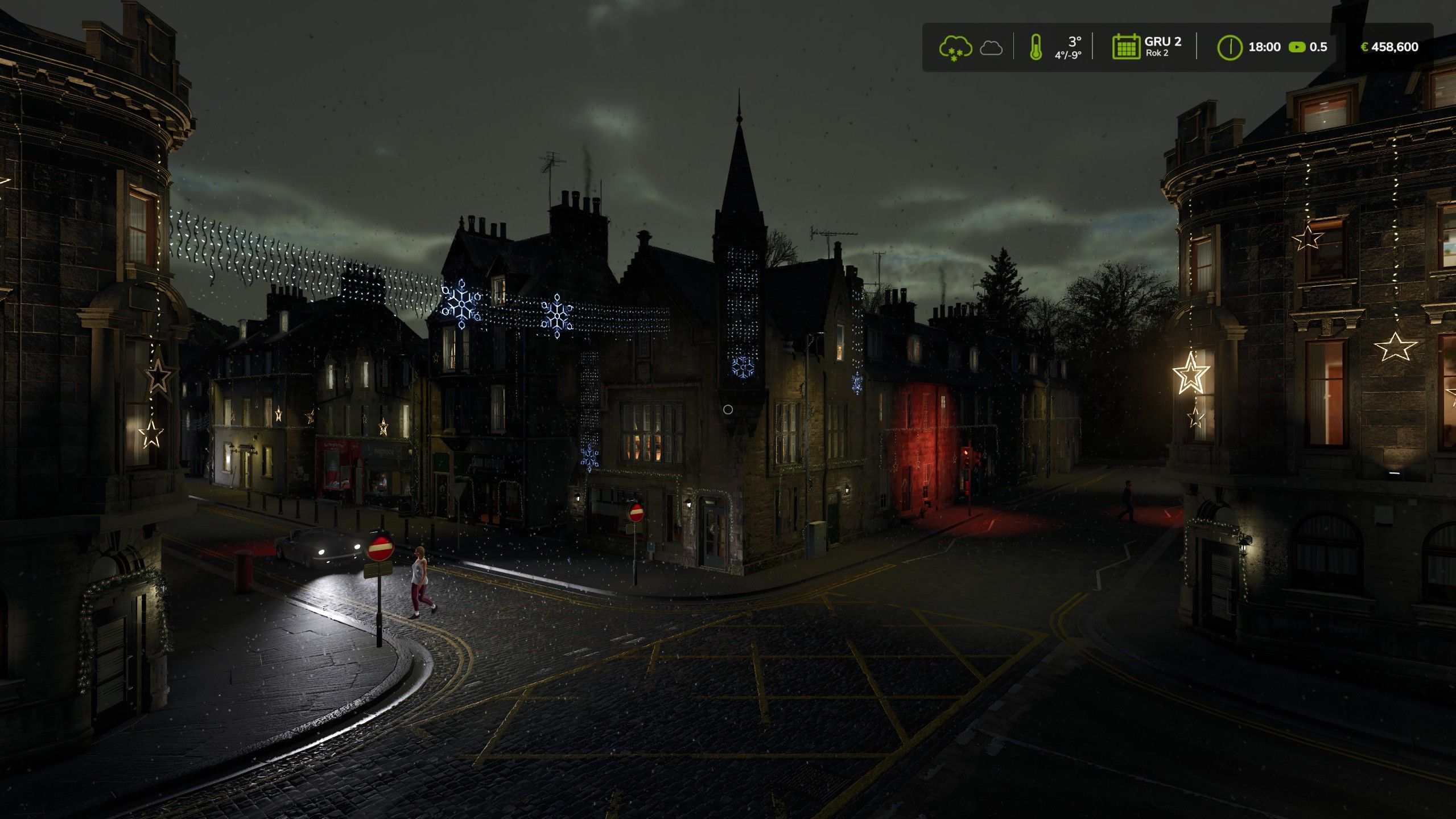
Task: Click the green thermometer icon
Action: coord(1036,47)
